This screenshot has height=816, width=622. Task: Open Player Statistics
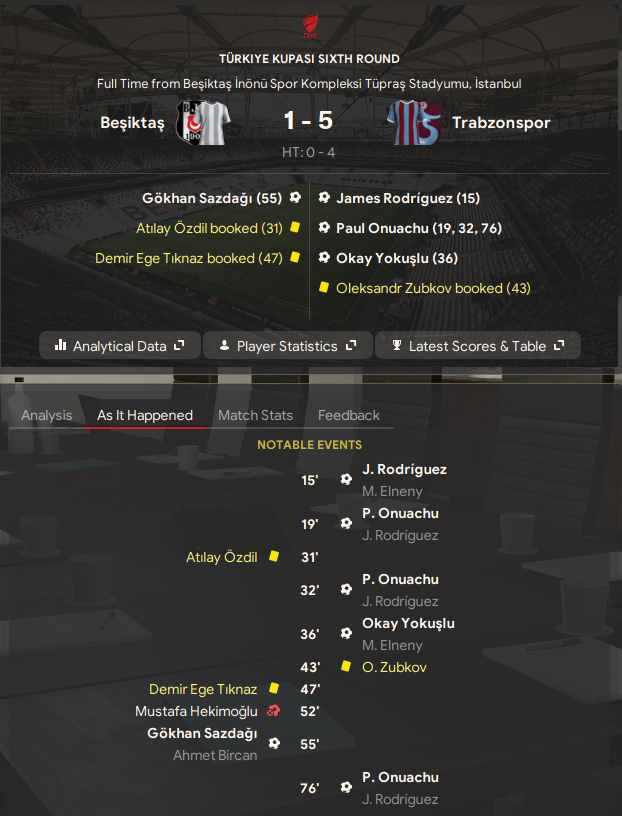click(287, 346)
